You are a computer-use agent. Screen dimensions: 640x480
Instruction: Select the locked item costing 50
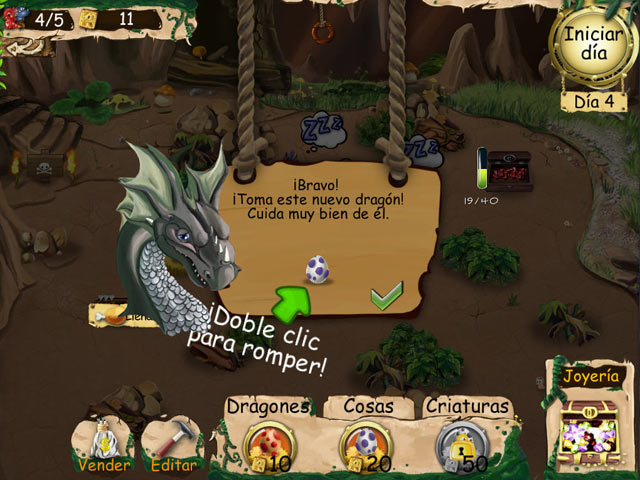[x=461, y=445]
